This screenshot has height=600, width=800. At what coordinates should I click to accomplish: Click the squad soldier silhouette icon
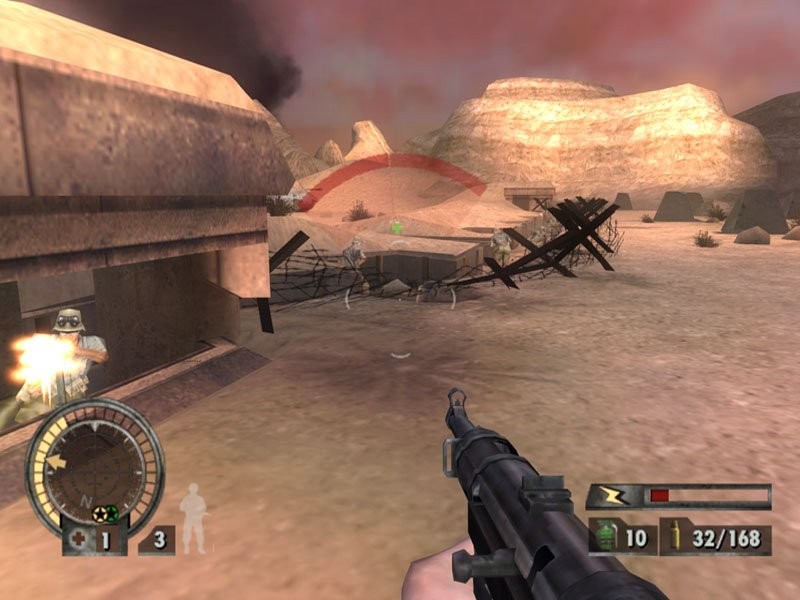(192, 518)
